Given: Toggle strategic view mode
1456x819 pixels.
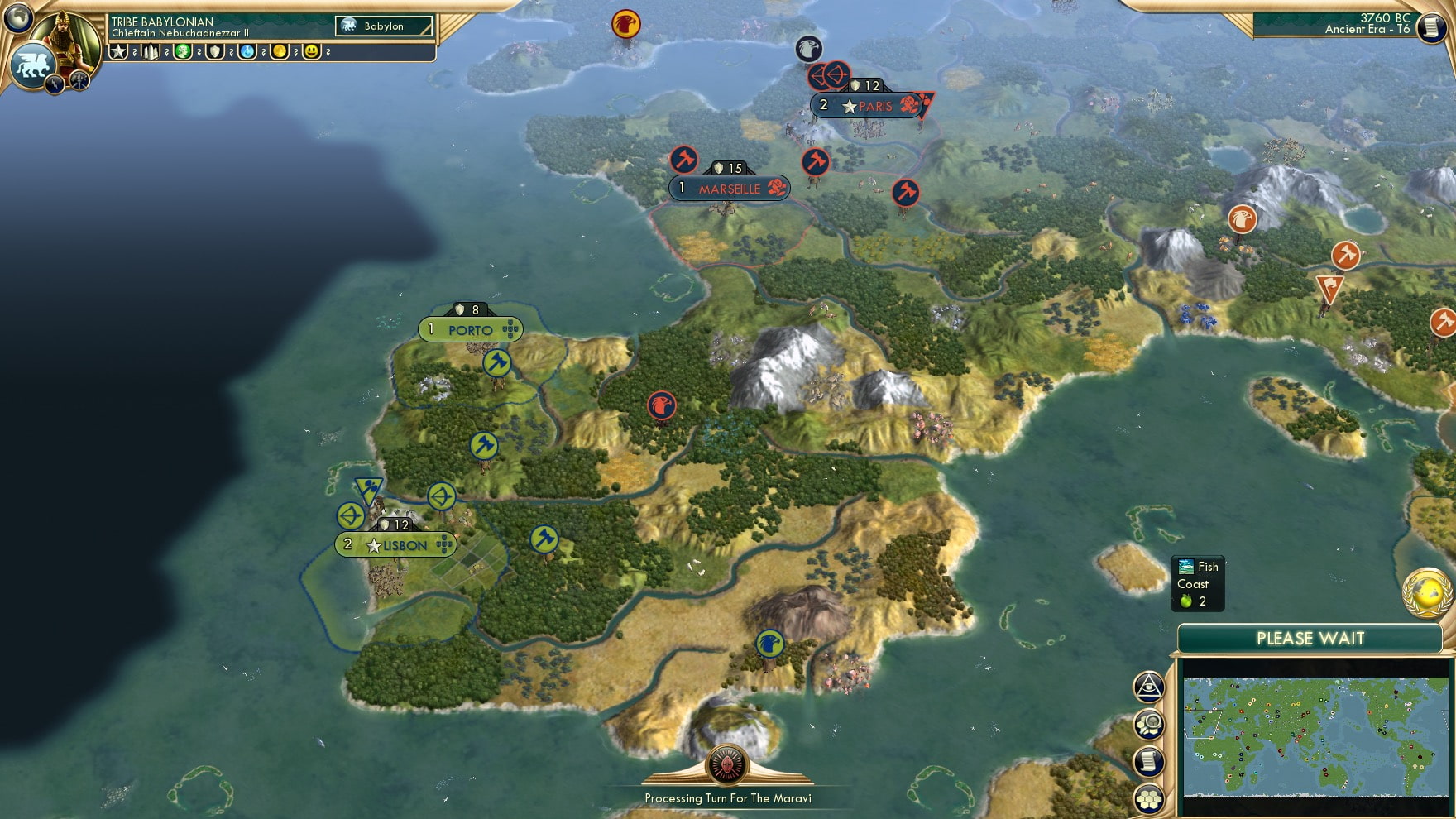Looking at the screenshot, I should pyautogui.click(x=1148, y=723).
